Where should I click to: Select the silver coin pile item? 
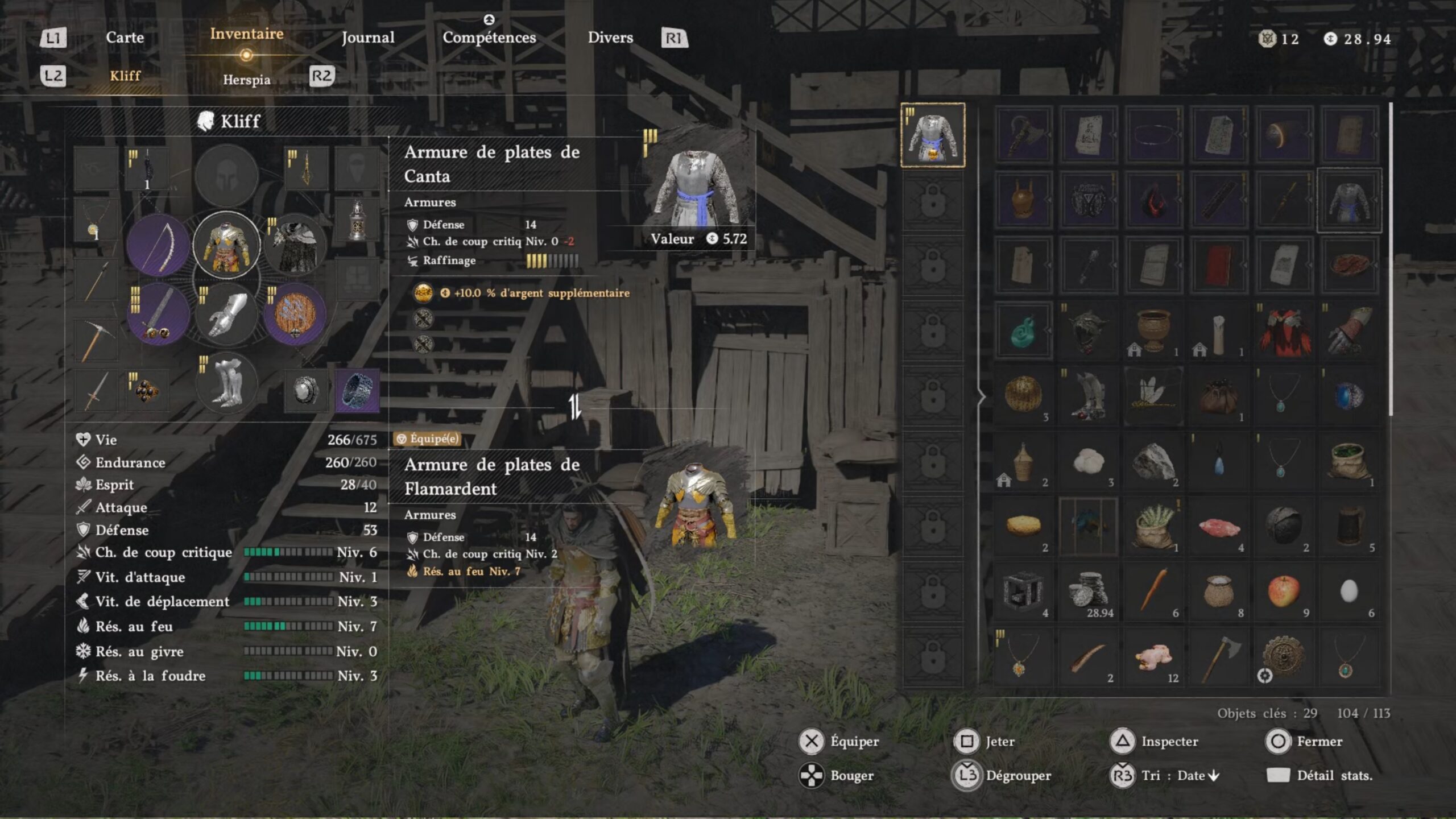pyautogui.click(x=1088, y=591)
